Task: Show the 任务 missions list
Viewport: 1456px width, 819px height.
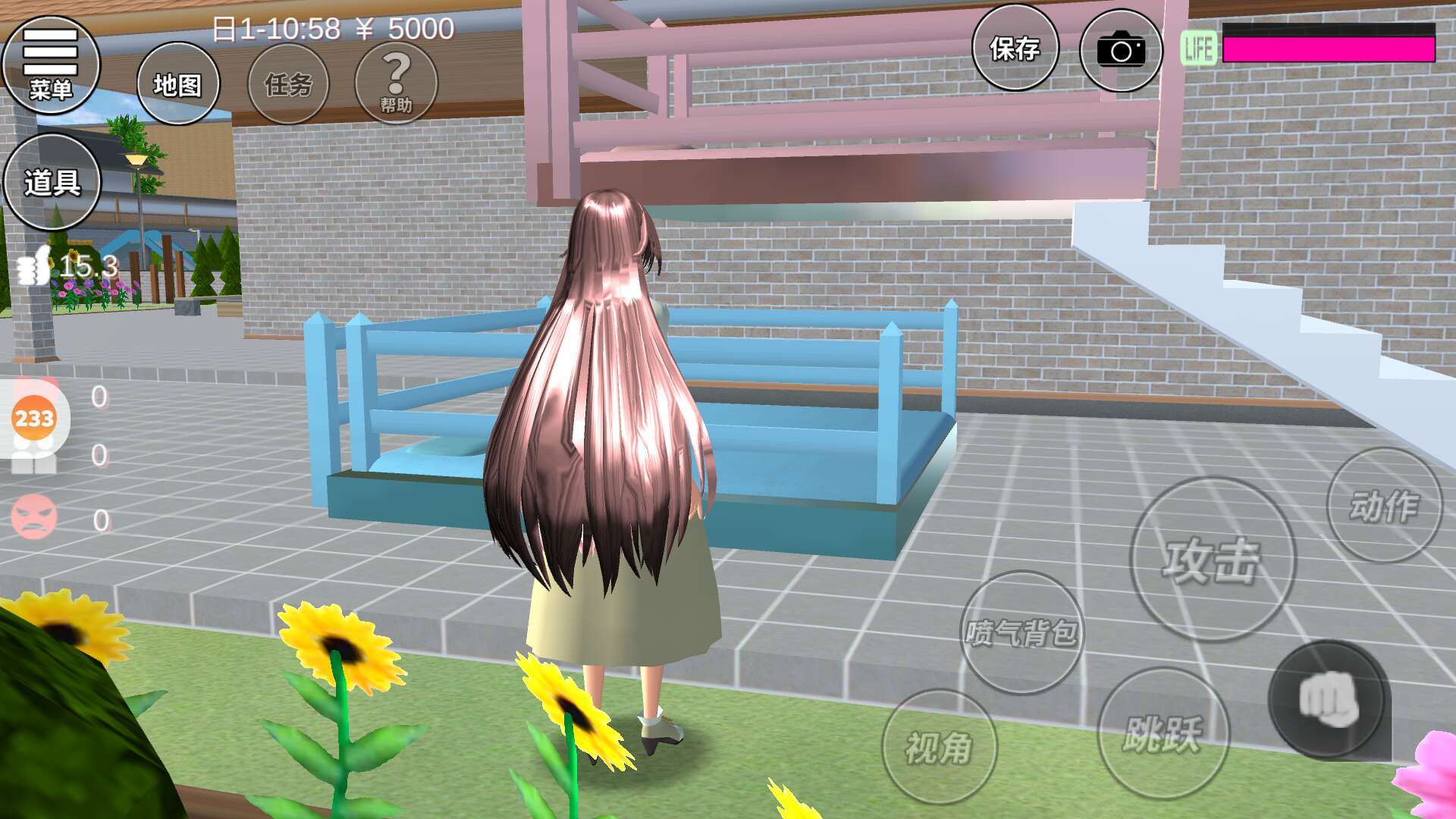Action: coord(288,83)
